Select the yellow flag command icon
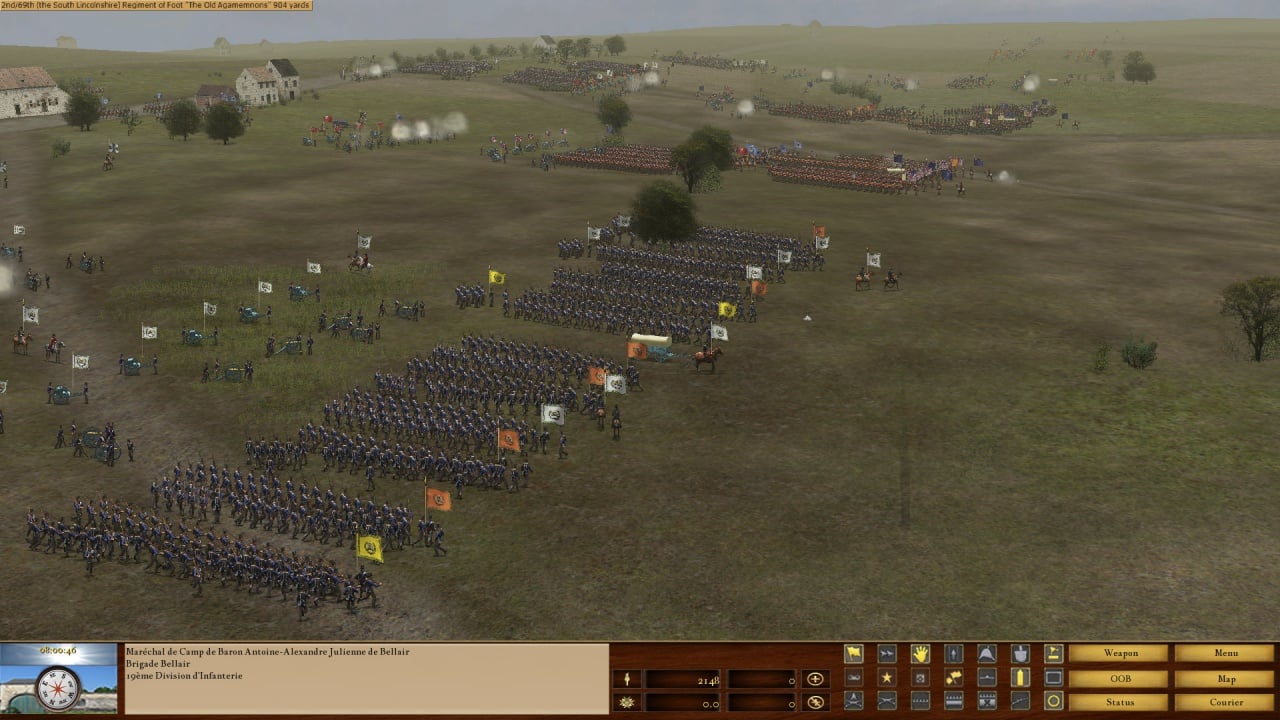The height and width of the screenshot is (720, 1280). pos(853,653)
